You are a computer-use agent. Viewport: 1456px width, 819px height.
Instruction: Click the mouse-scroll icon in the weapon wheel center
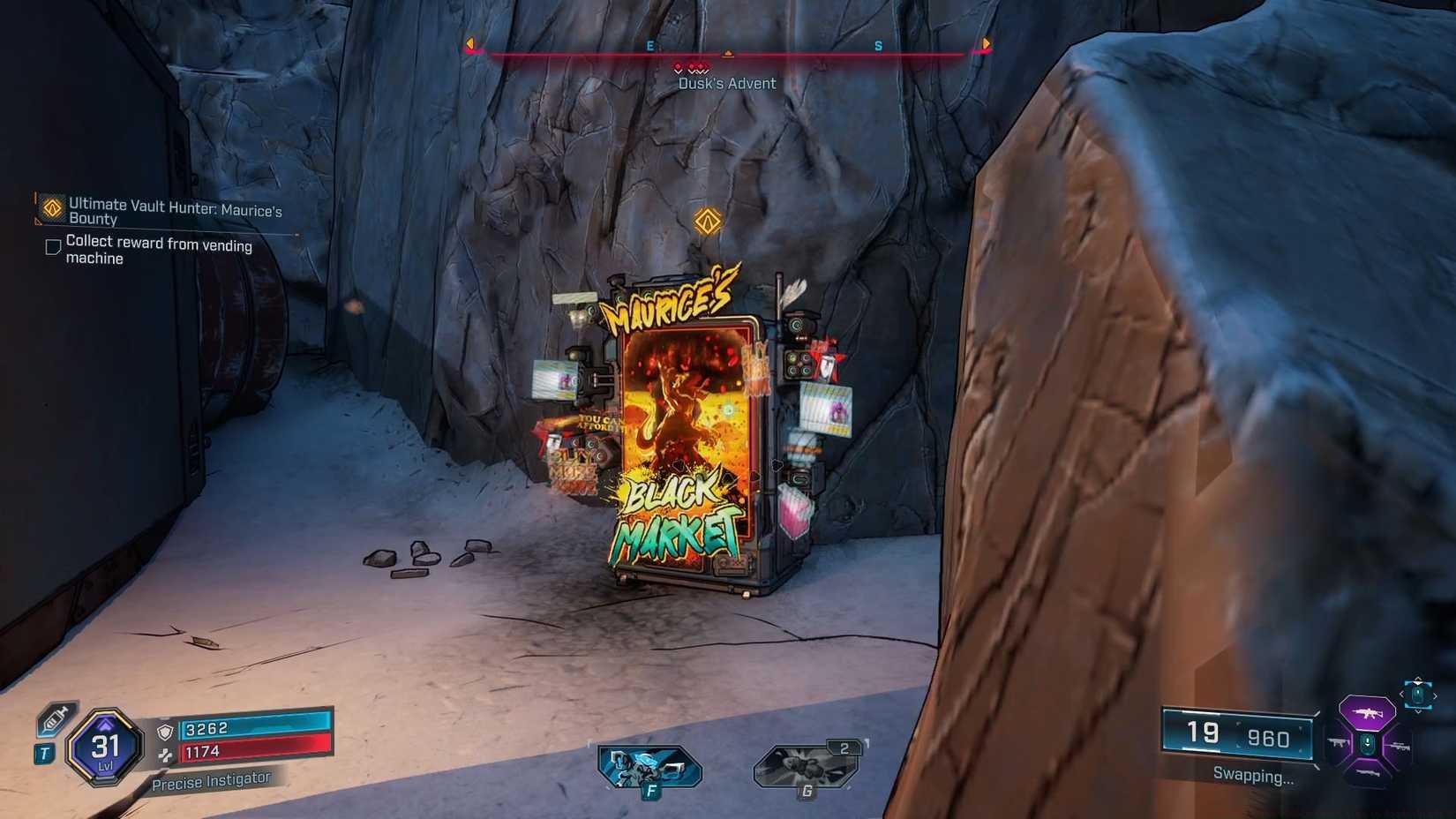coord(1367,744)
